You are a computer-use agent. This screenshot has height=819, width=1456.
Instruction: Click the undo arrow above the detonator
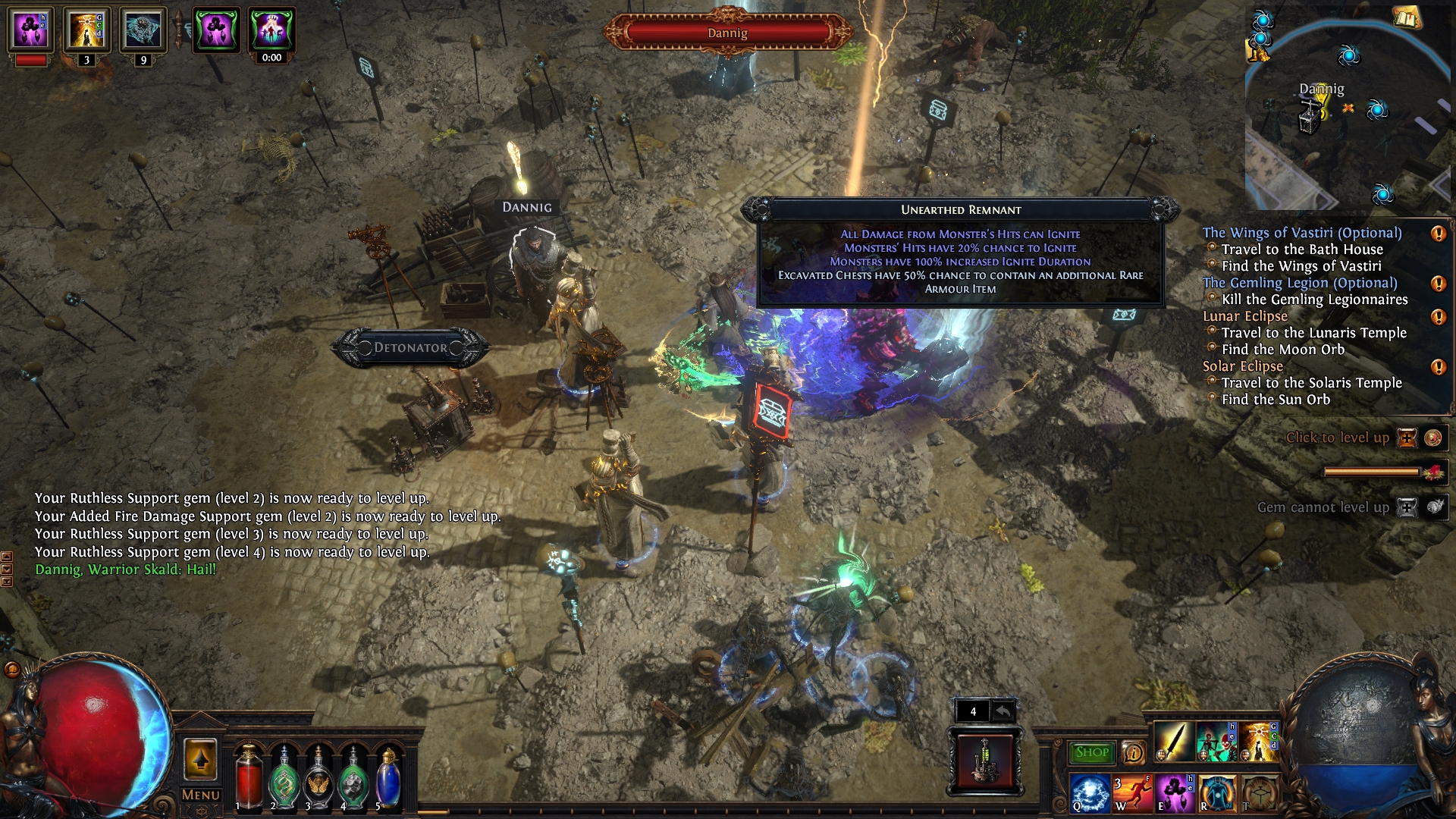click(1003, 711)
